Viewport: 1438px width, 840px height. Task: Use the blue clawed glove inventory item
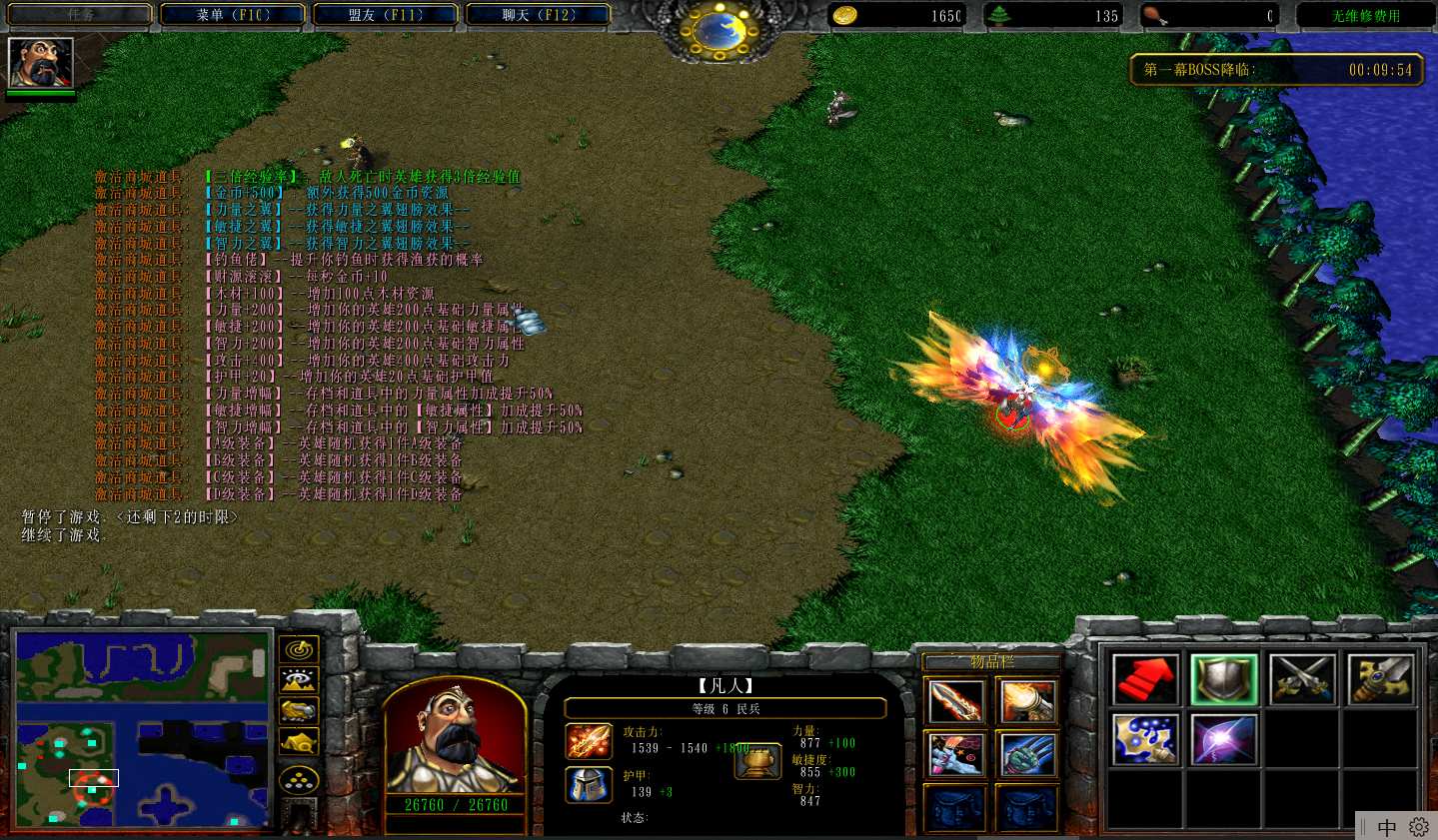click(x=1027, y=755)
